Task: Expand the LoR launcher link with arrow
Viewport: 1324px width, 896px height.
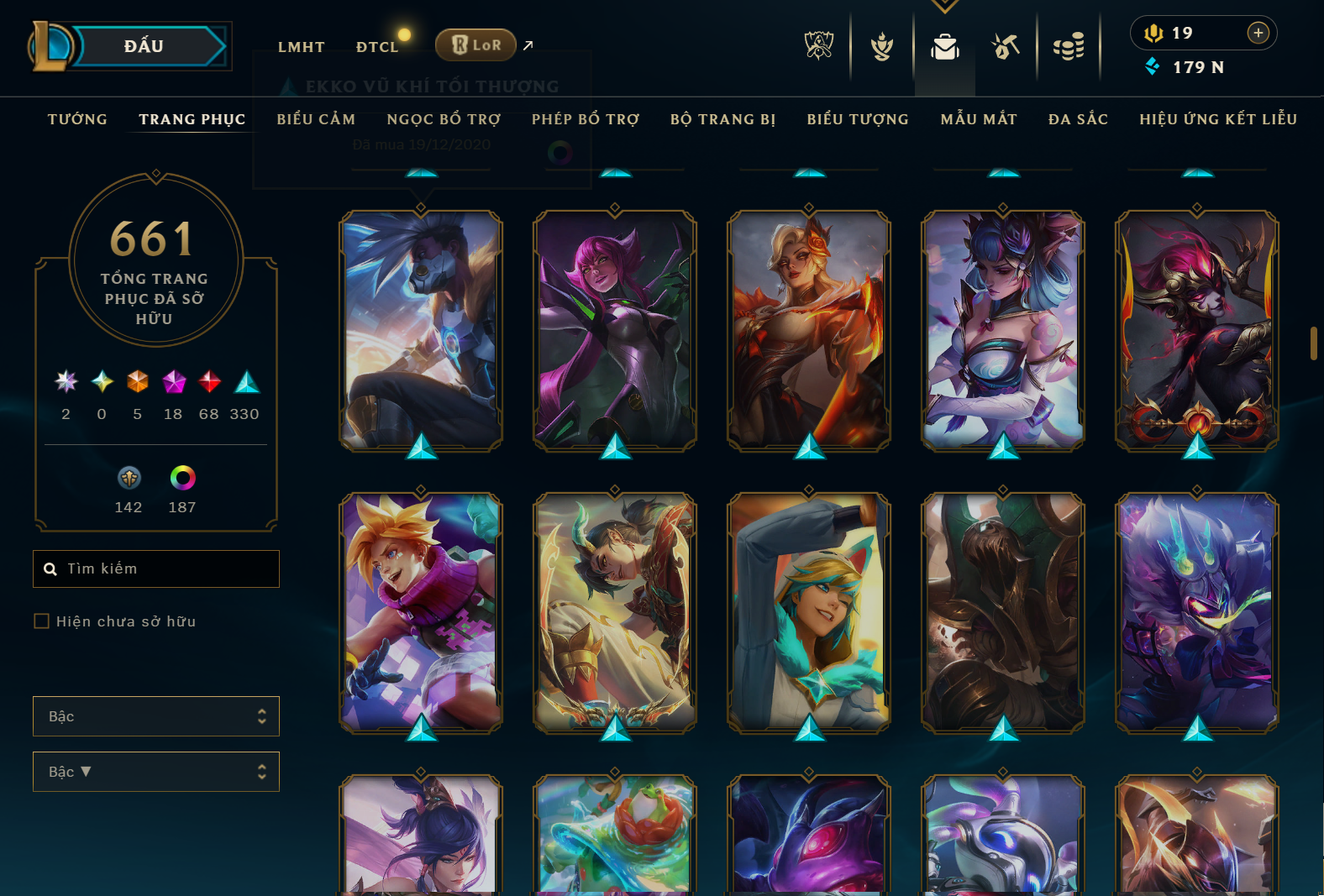Action: (x=528, y=45)
